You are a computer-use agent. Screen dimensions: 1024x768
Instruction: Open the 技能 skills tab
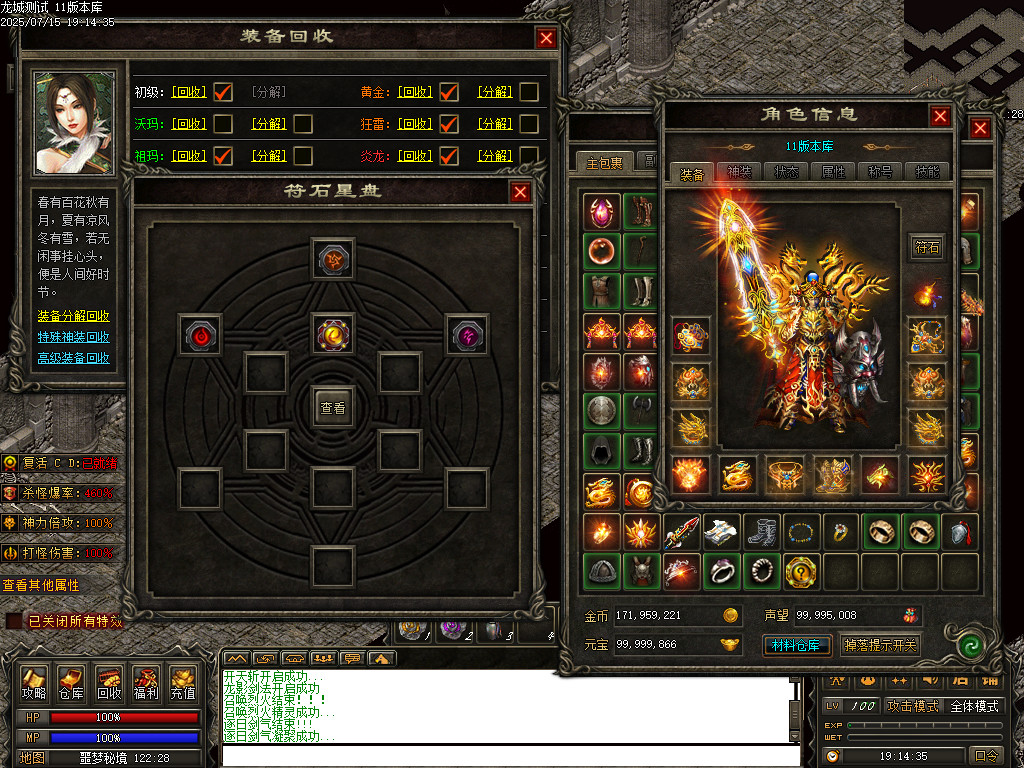[927, 172]
